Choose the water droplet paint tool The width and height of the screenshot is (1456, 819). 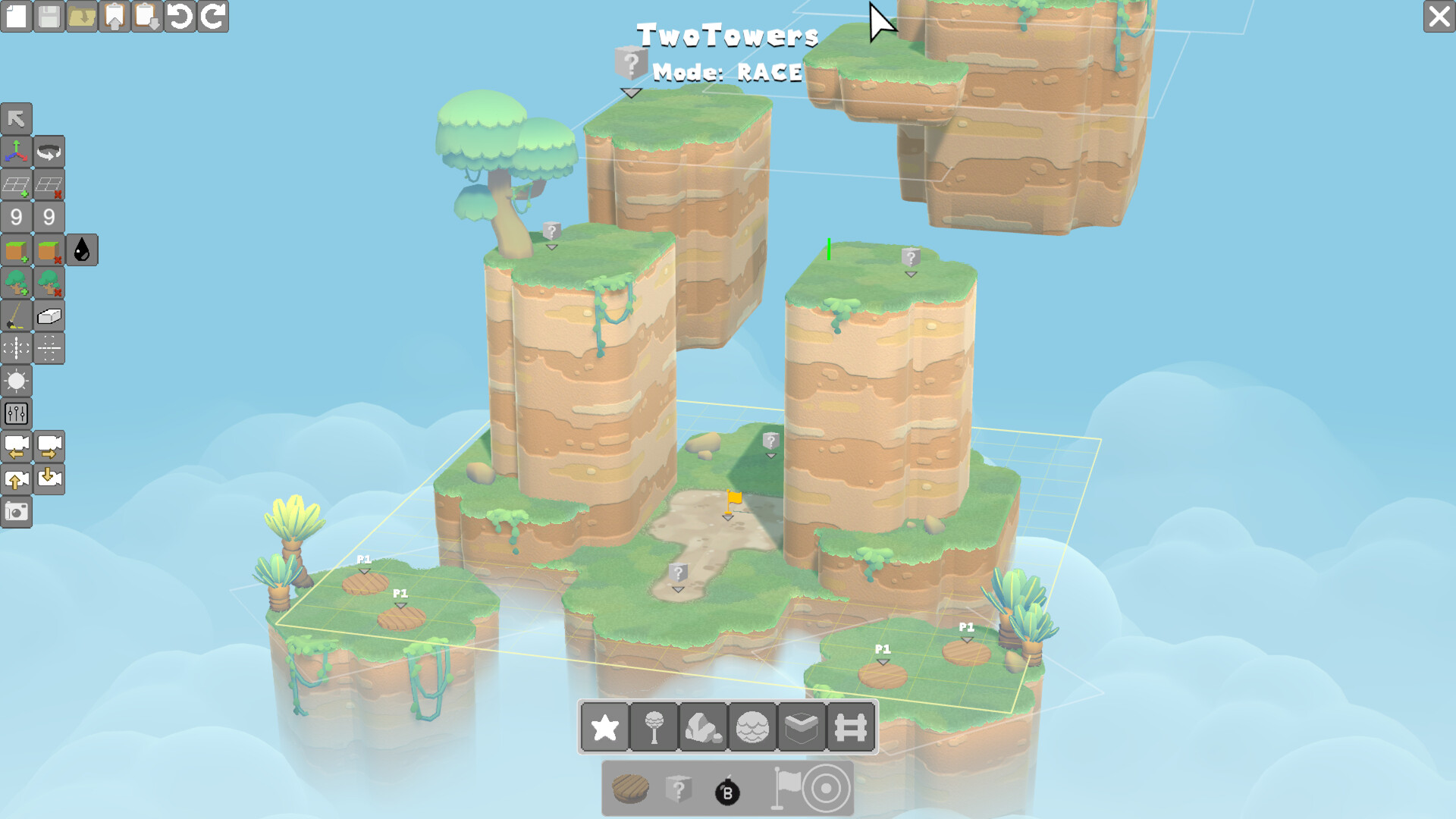click(x=83, y=250)
